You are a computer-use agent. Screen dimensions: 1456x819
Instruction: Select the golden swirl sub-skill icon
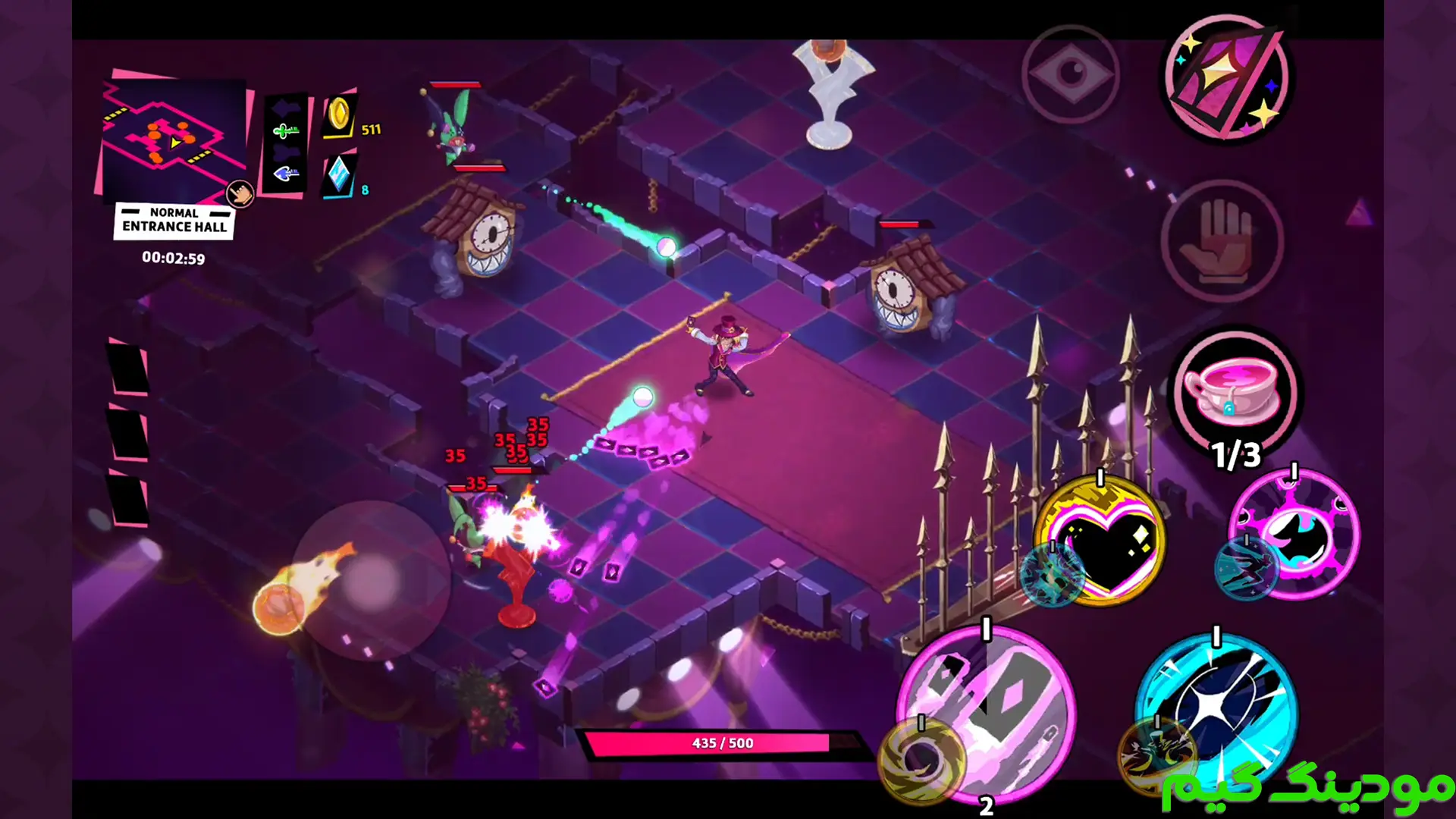pos(920,759)
